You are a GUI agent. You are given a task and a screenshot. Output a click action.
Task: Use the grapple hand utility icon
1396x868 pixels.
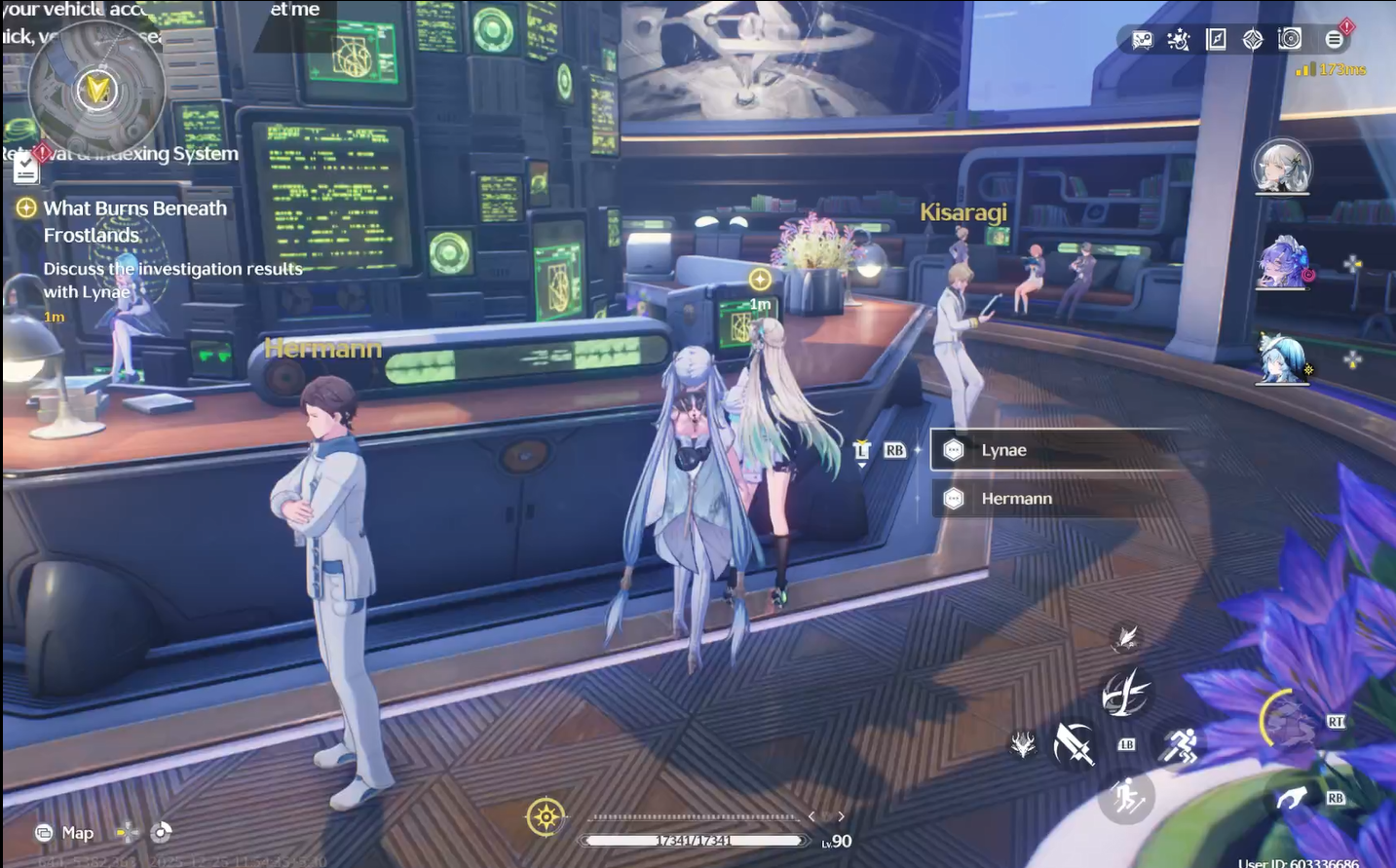pyautogui.click(x=1292, y=799)
